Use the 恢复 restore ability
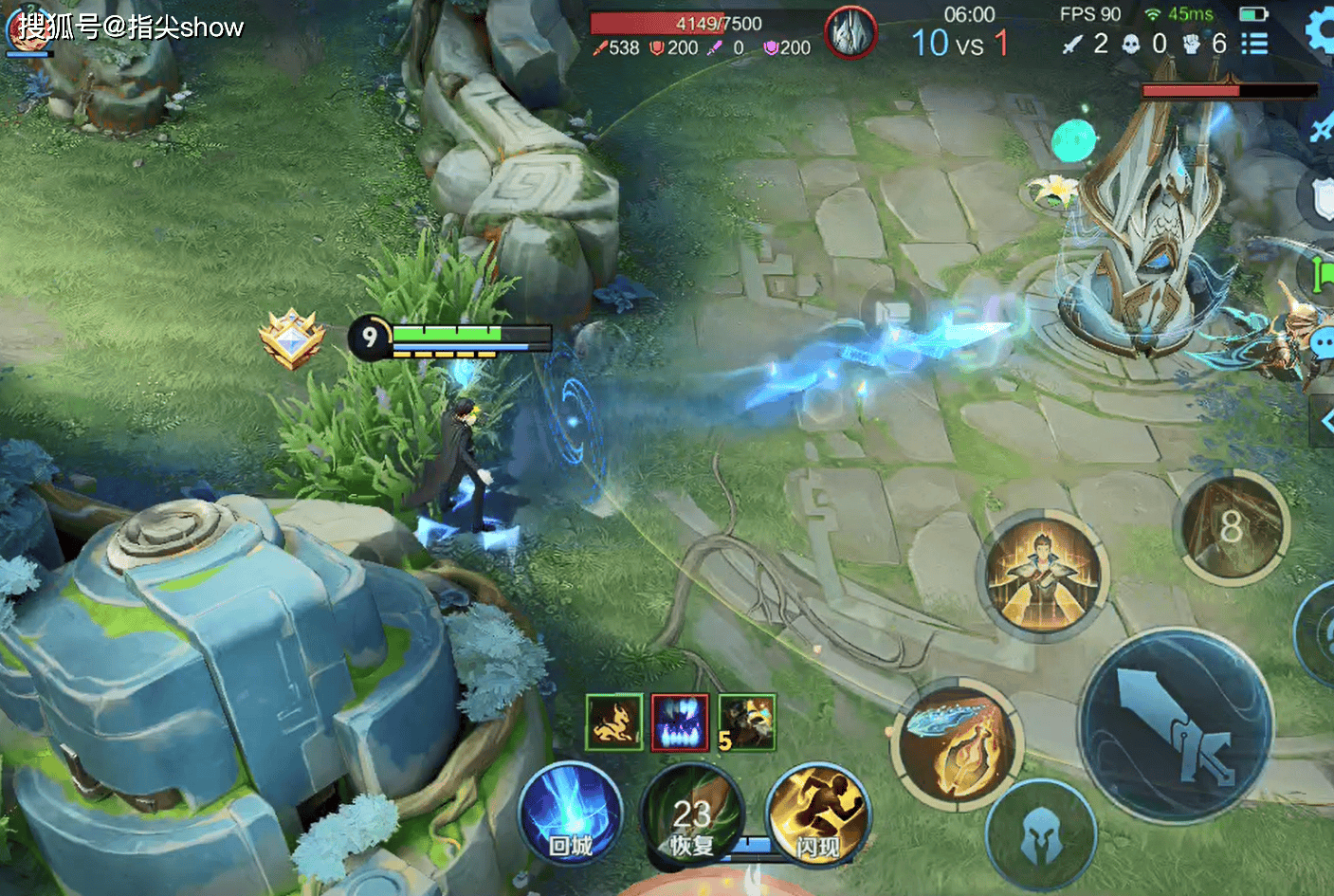The height and width of the screenshot is (896, 1334). coord(692,816)
